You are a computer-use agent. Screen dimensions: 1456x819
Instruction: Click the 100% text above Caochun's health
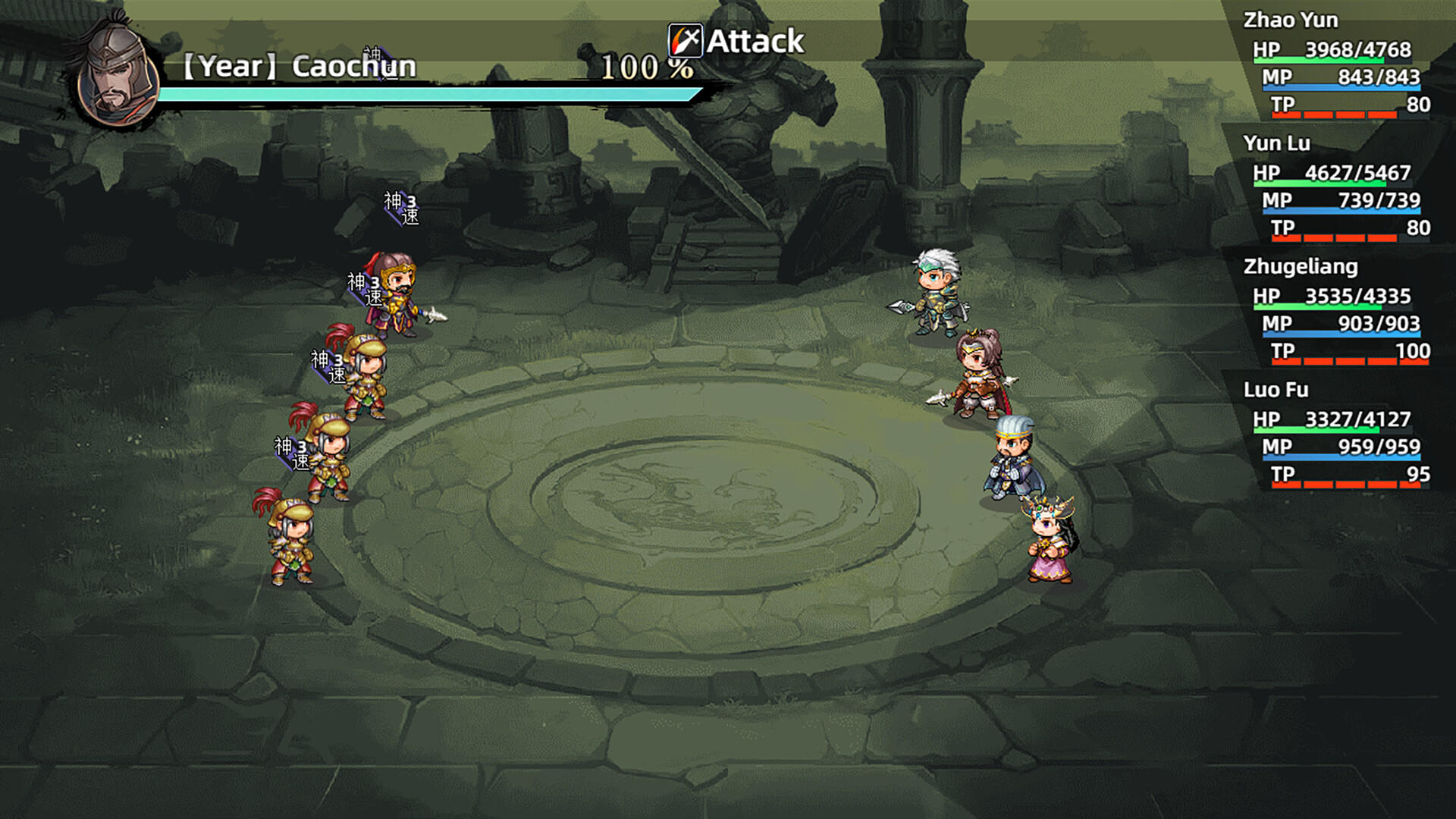[x=646, y=68]
